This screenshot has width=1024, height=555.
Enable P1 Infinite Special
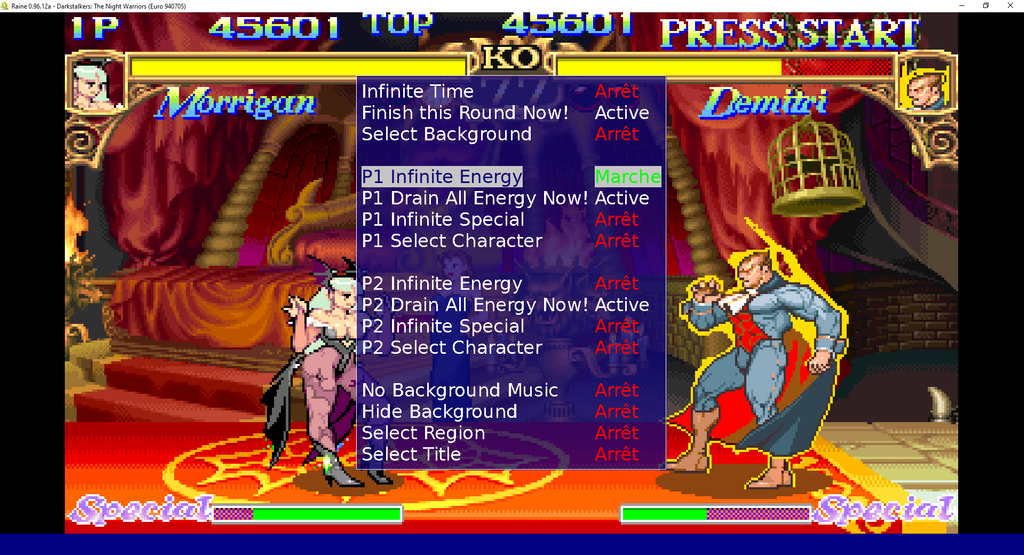(x=443, y=219)
